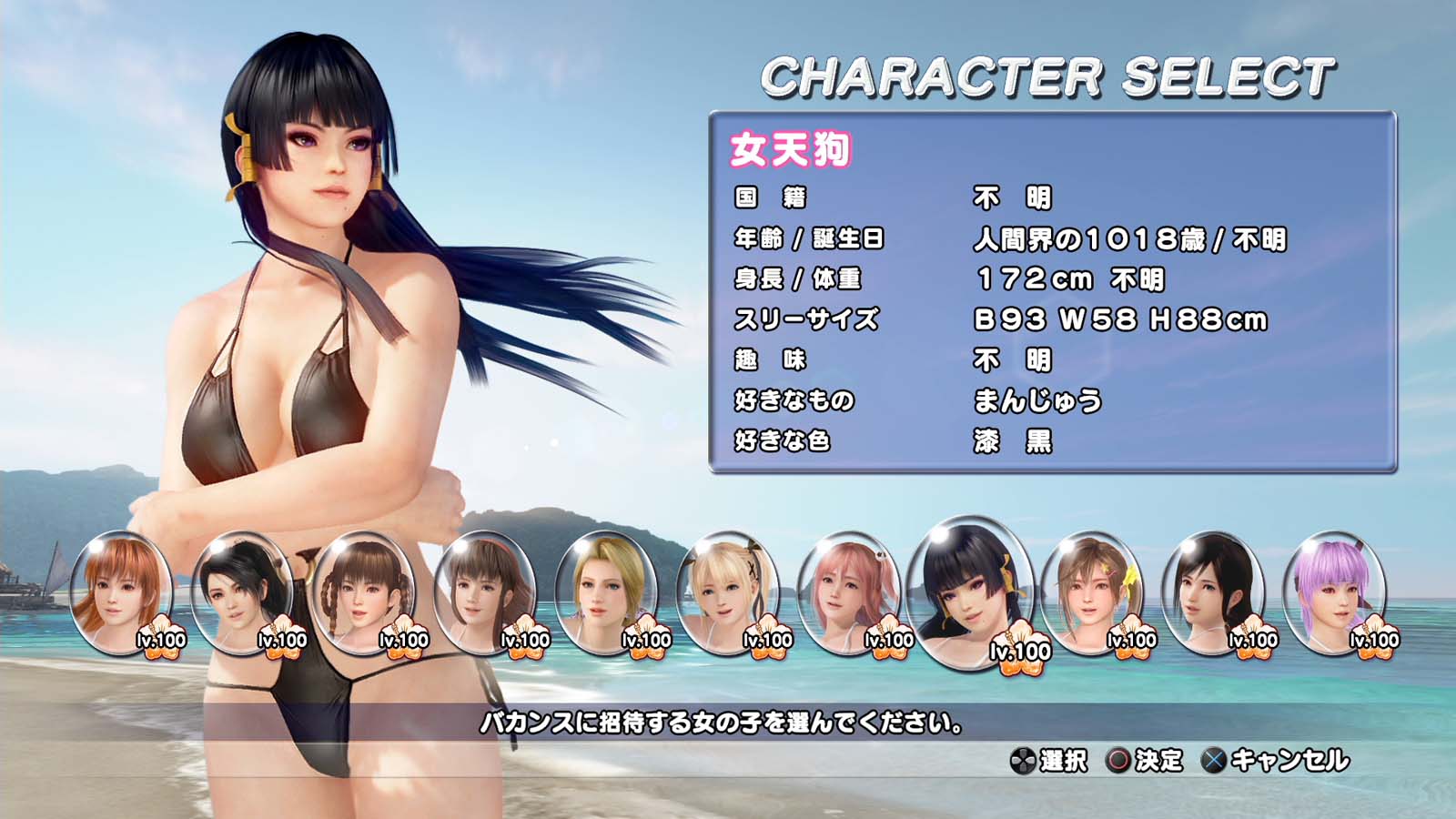
Task: Pick the portrait with brown braided pigtails
Action: point(363,591)
